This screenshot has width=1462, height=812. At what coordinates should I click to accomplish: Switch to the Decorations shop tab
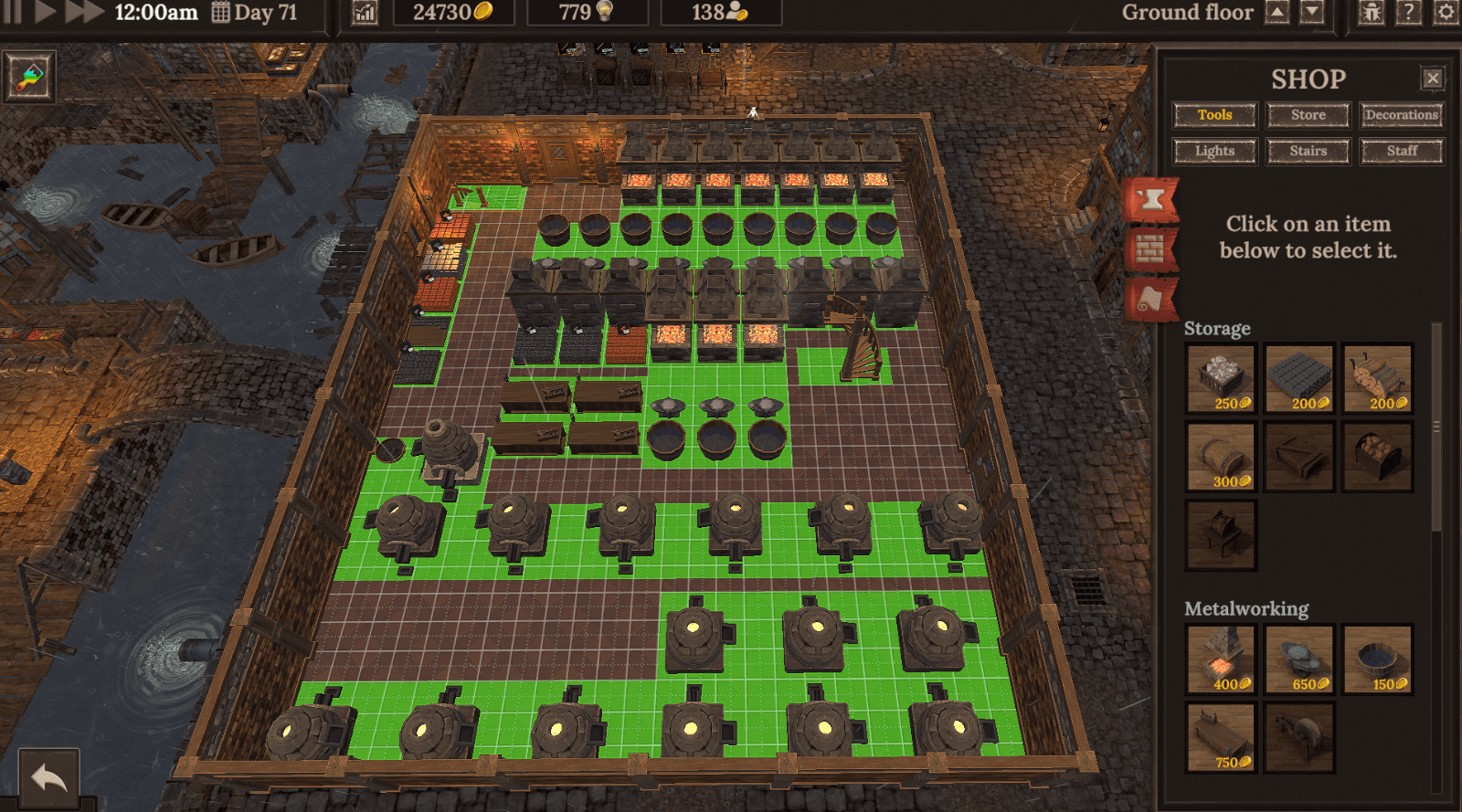tap(1401, 114)
